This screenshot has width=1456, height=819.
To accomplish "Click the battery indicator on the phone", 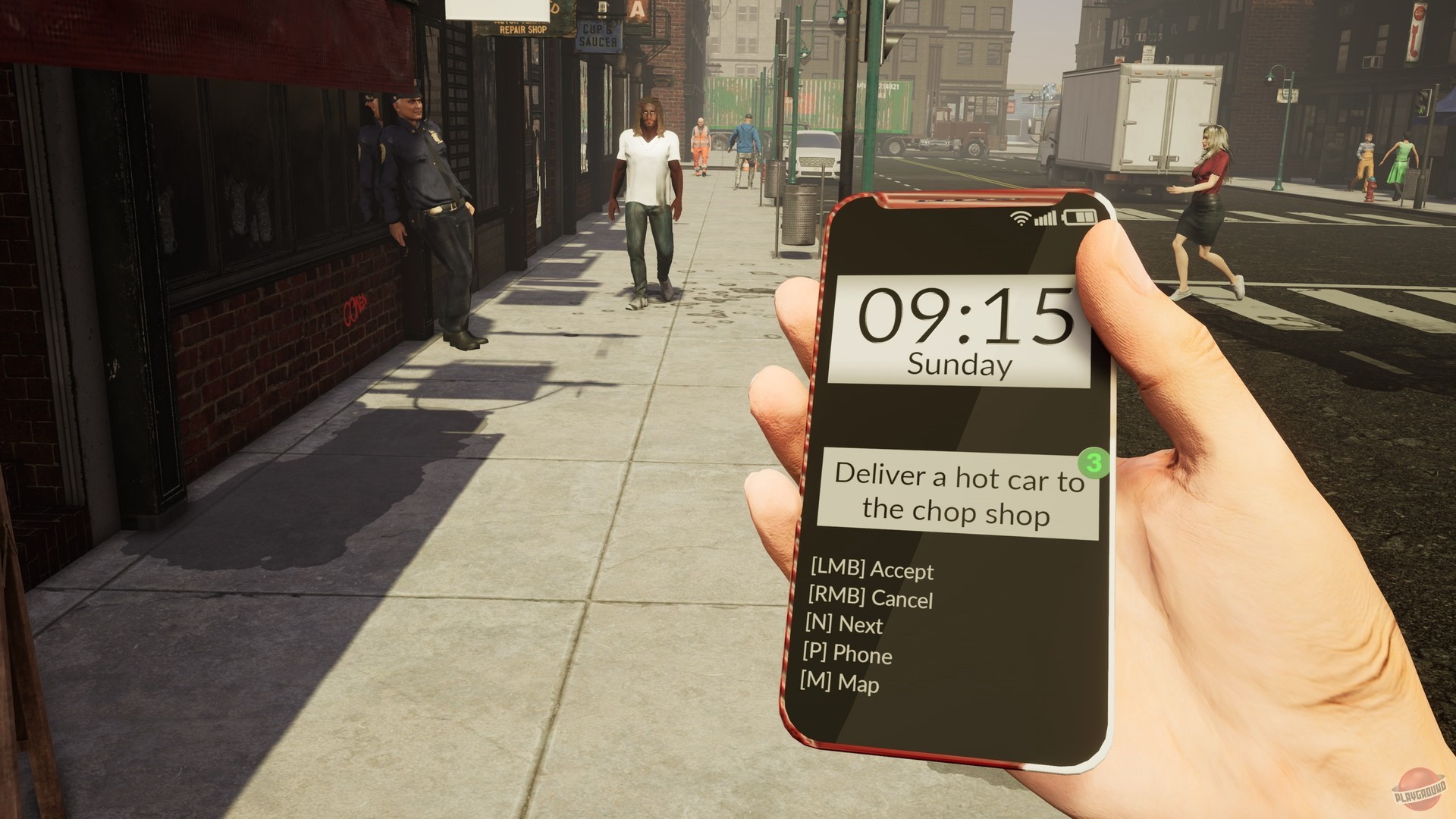I will [1081, 216].
